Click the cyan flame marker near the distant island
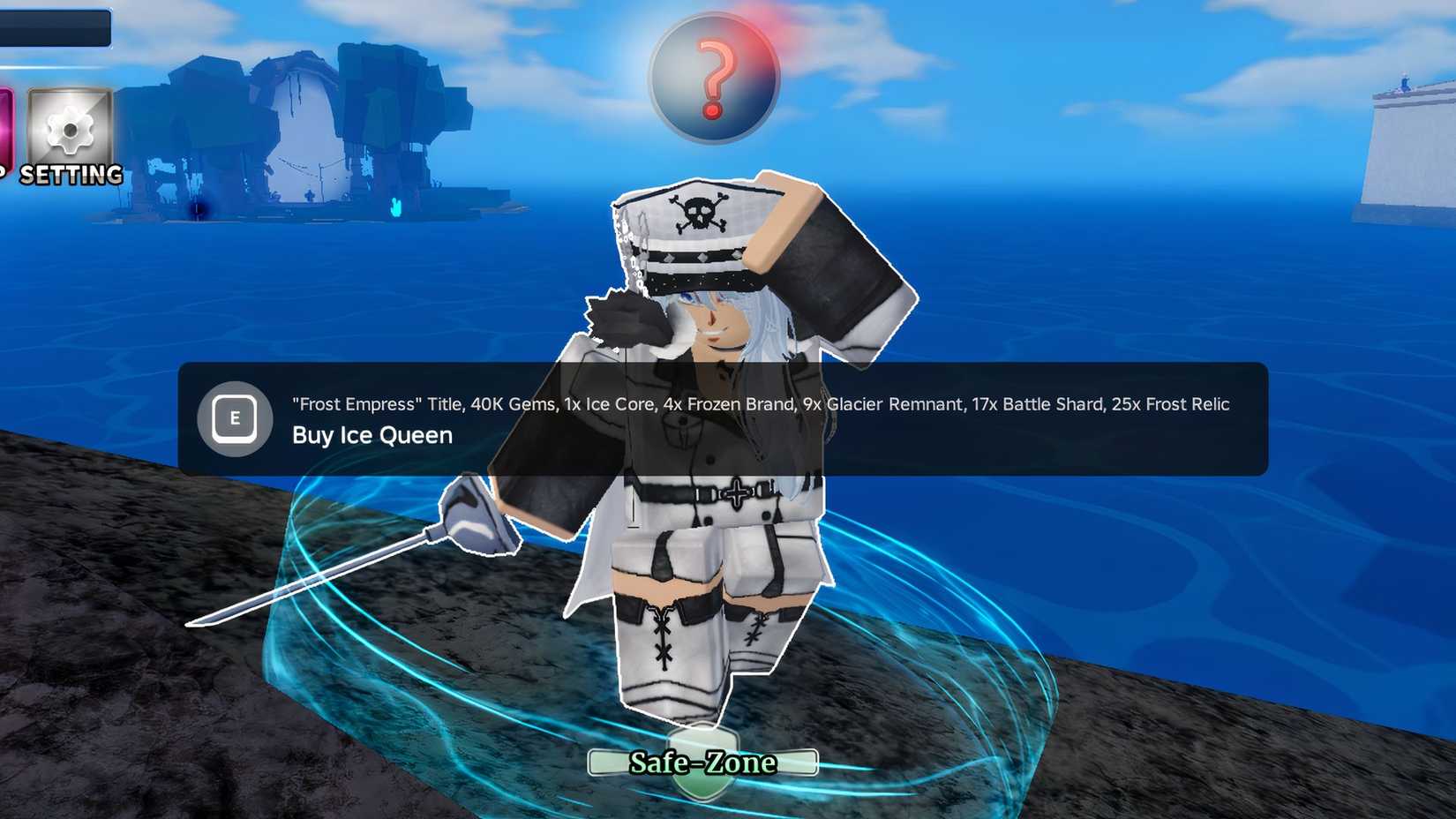Screen dimensions: 1456x819 [395, 207]
